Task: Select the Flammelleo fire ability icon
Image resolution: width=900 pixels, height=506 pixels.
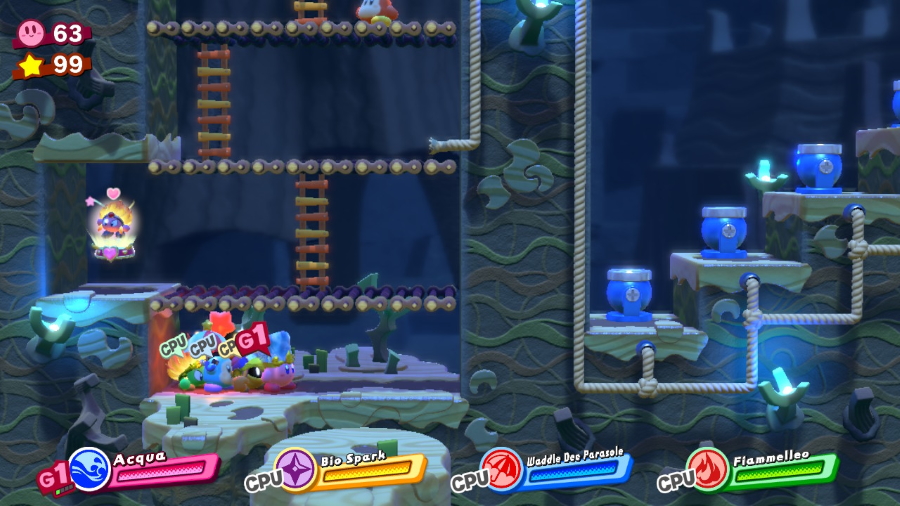Action: 707,468
